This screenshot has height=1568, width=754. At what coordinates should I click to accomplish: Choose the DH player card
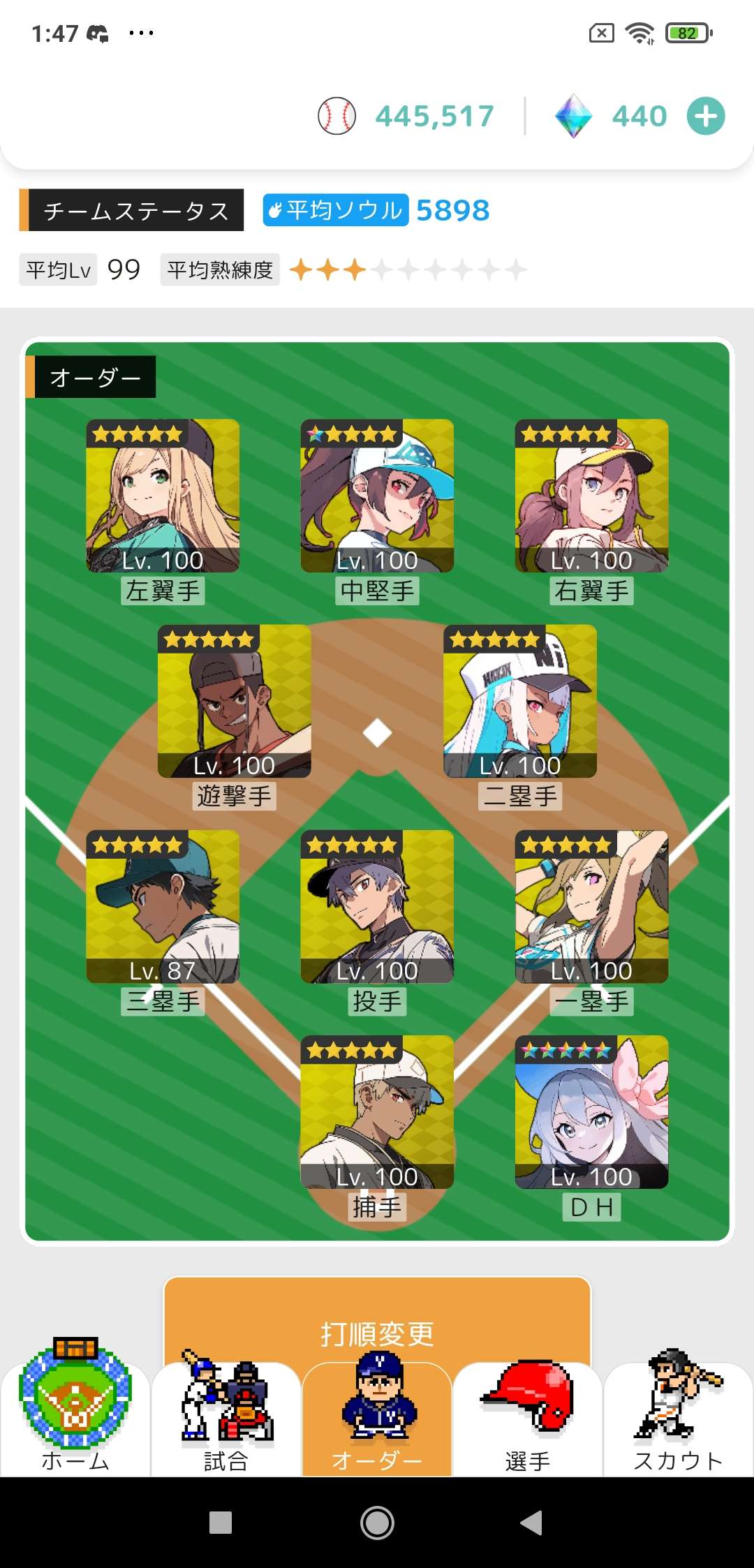click(591, 1111)
